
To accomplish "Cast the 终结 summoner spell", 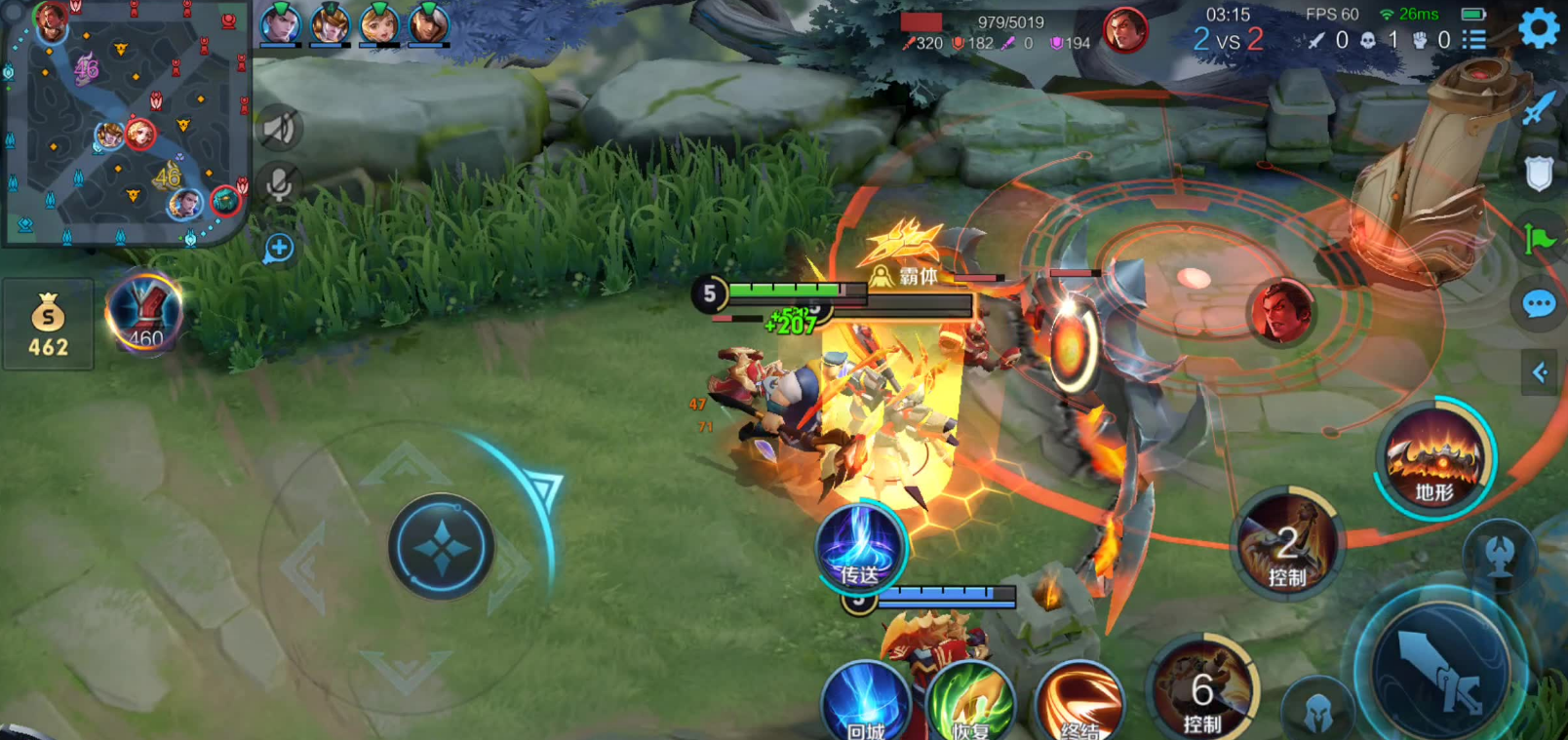I will pyautogui.click(x=1078, y=704).
